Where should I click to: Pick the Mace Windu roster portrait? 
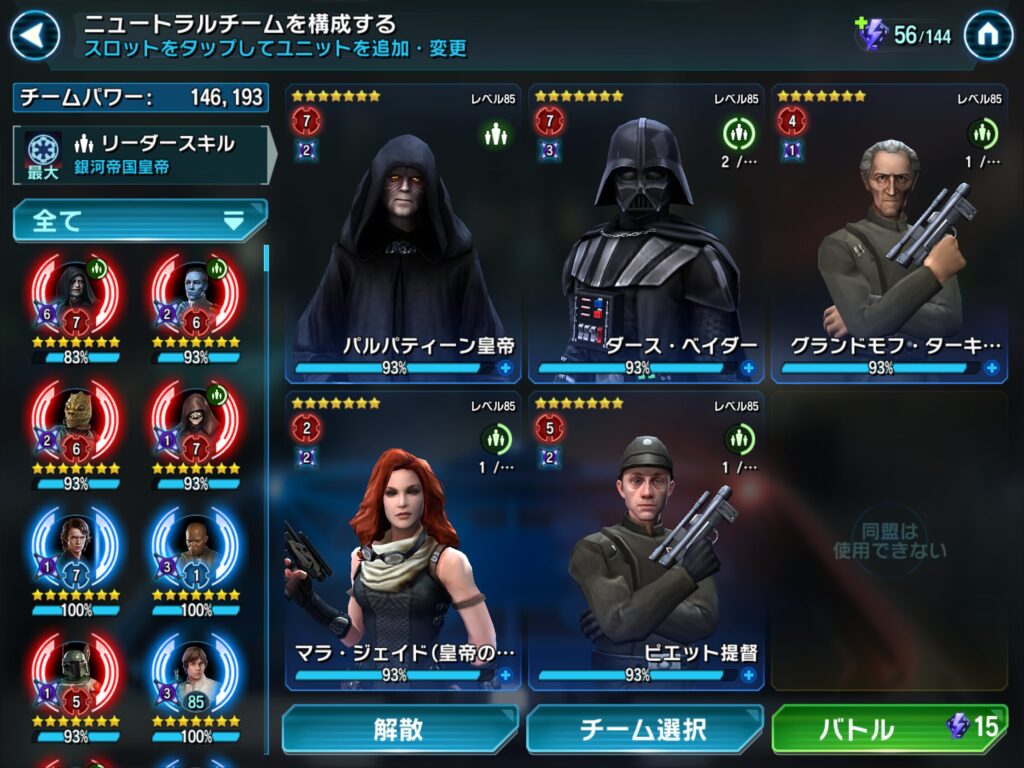click(196, 548)
